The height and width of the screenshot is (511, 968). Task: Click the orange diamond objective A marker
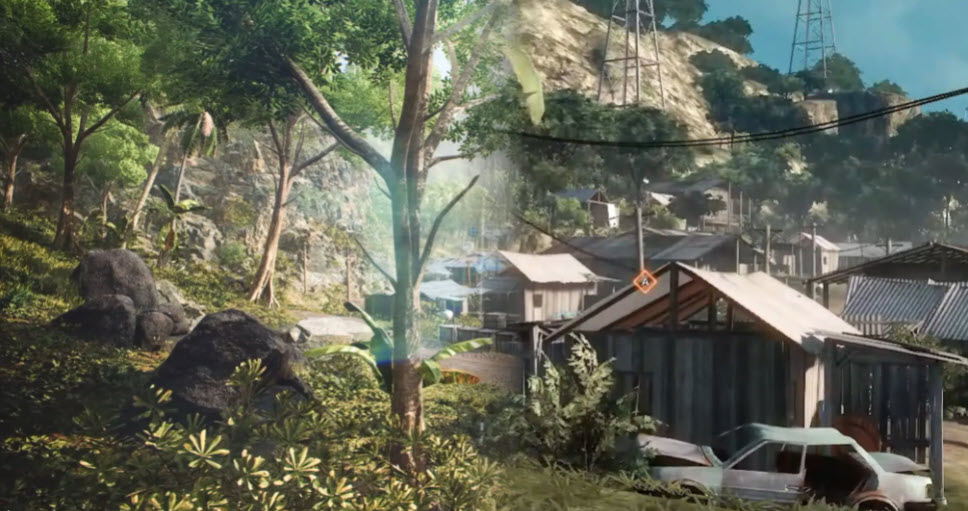coord(645,282)
